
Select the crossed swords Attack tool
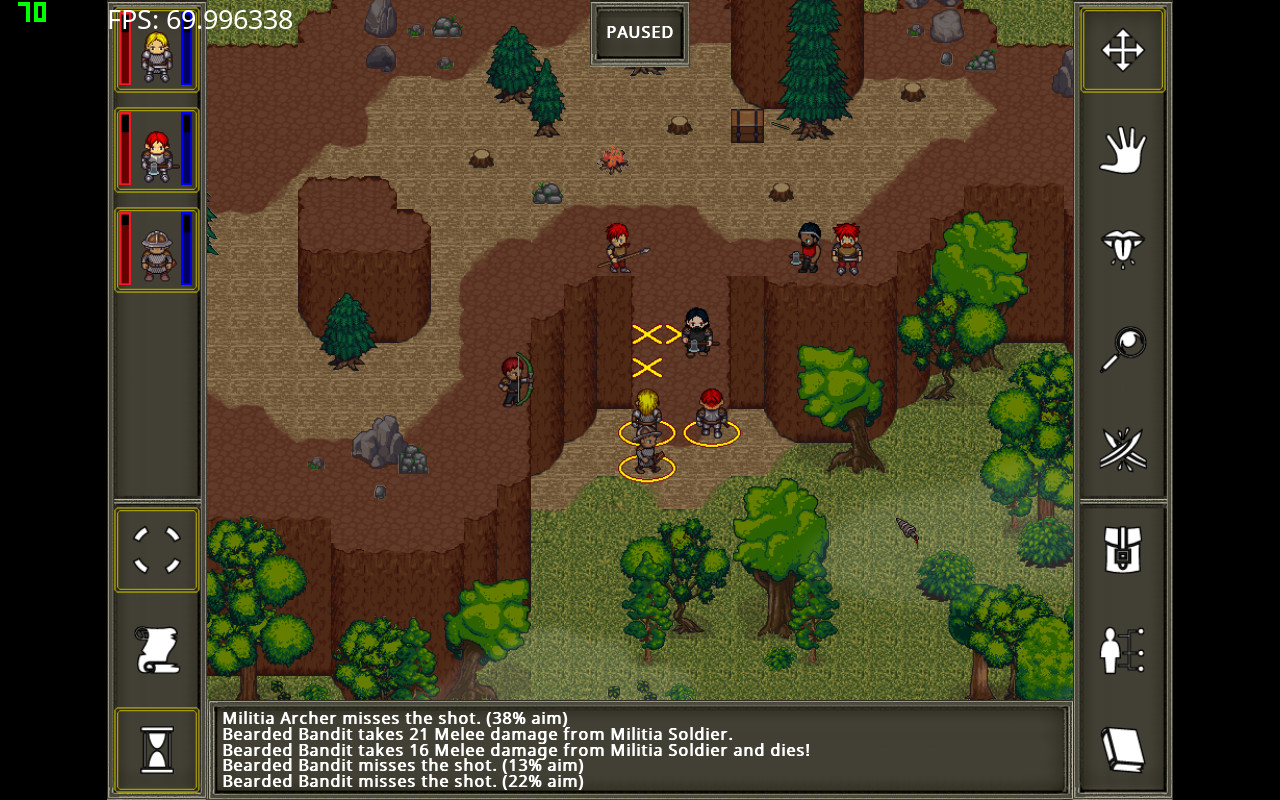1122,448
